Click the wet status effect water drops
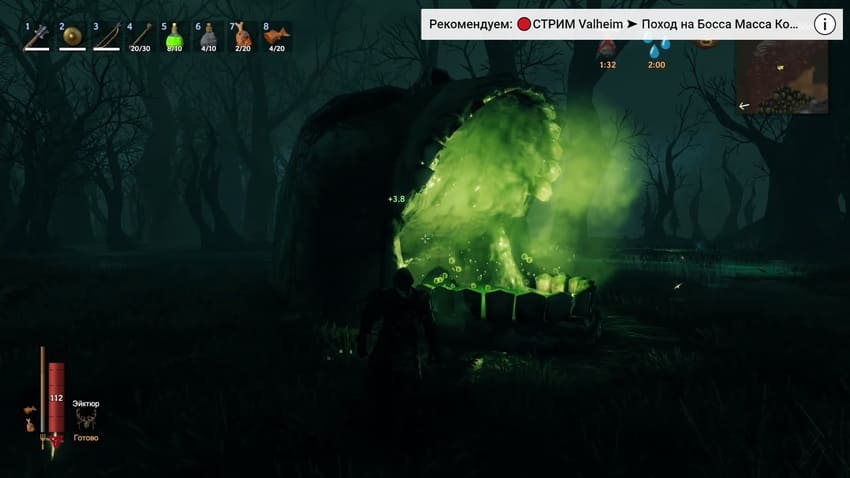 pyautogui.click(x=656, y=48)
